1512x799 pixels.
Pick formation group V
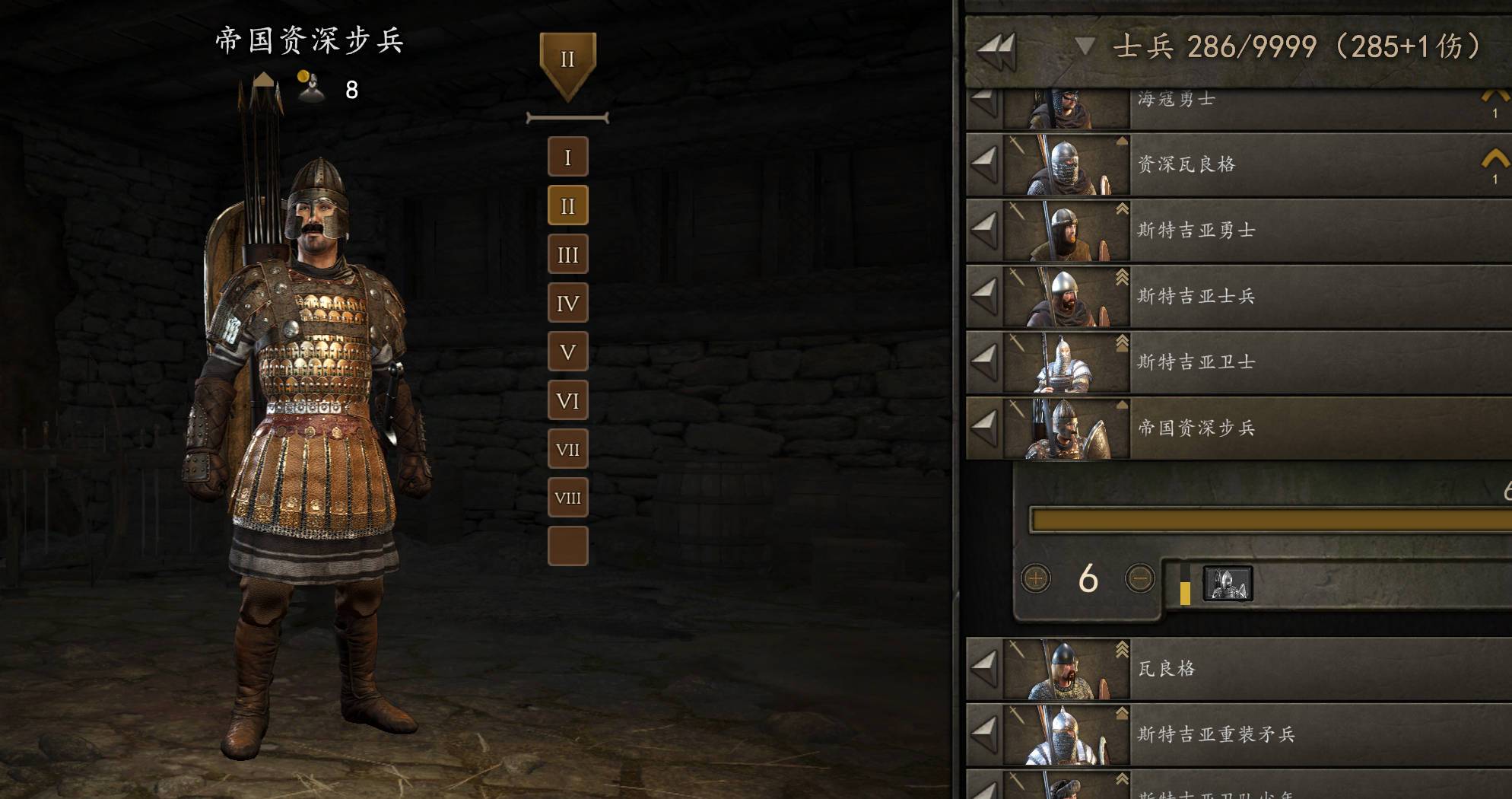point(567,352)
